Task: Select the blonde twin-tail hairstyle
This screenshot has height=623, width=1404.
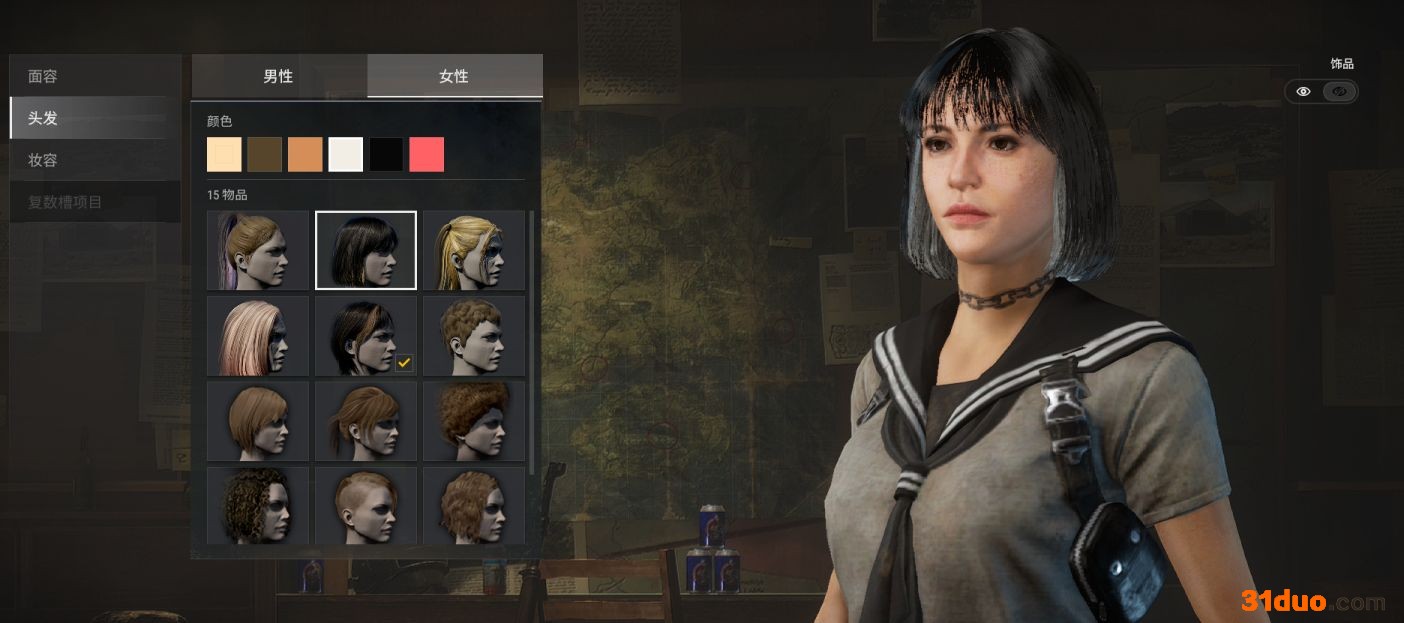Action: (473, 250)
